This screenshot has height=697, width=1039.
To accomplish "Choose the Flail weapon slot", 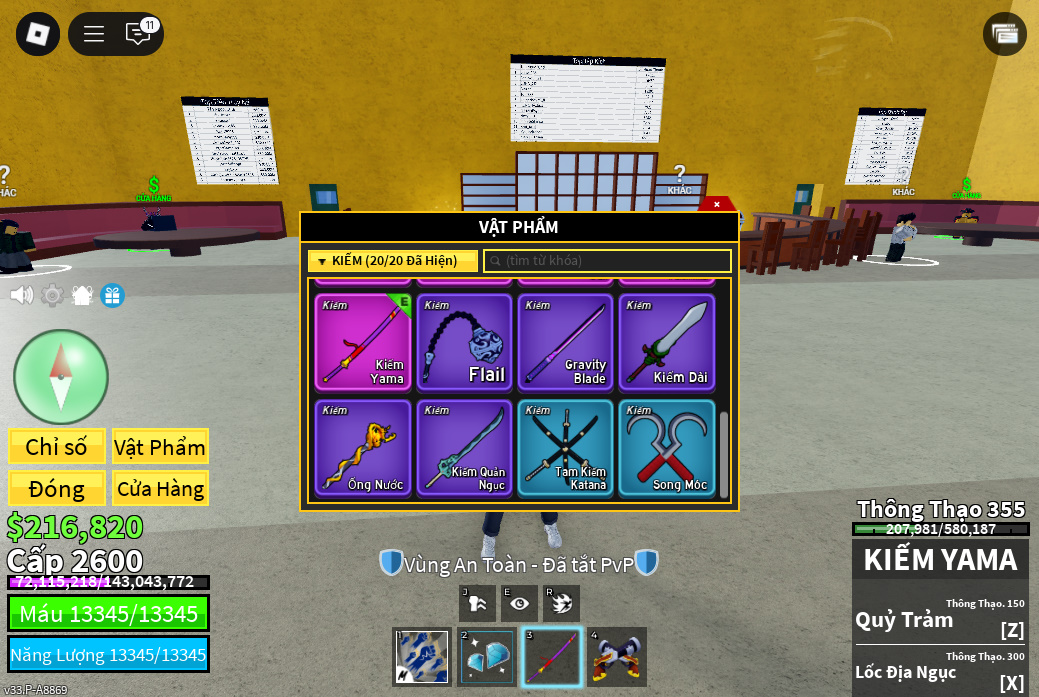I will 465,342.
